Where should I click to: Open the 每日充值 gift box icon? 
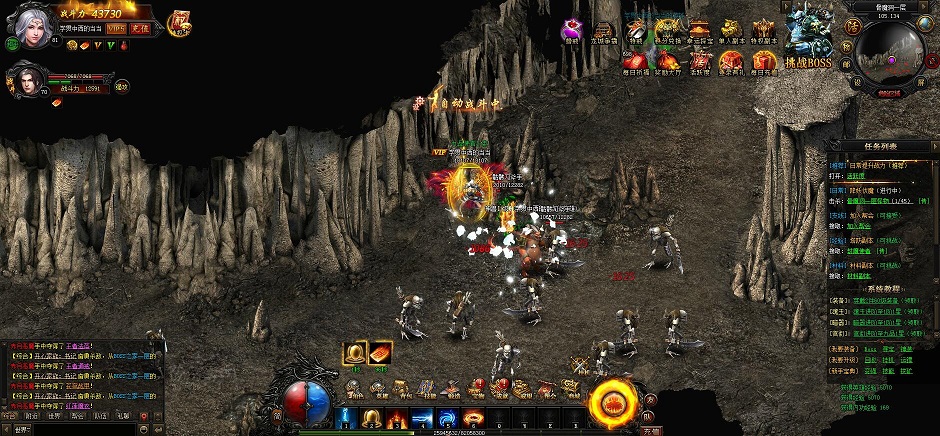click(x=765, y=63)
